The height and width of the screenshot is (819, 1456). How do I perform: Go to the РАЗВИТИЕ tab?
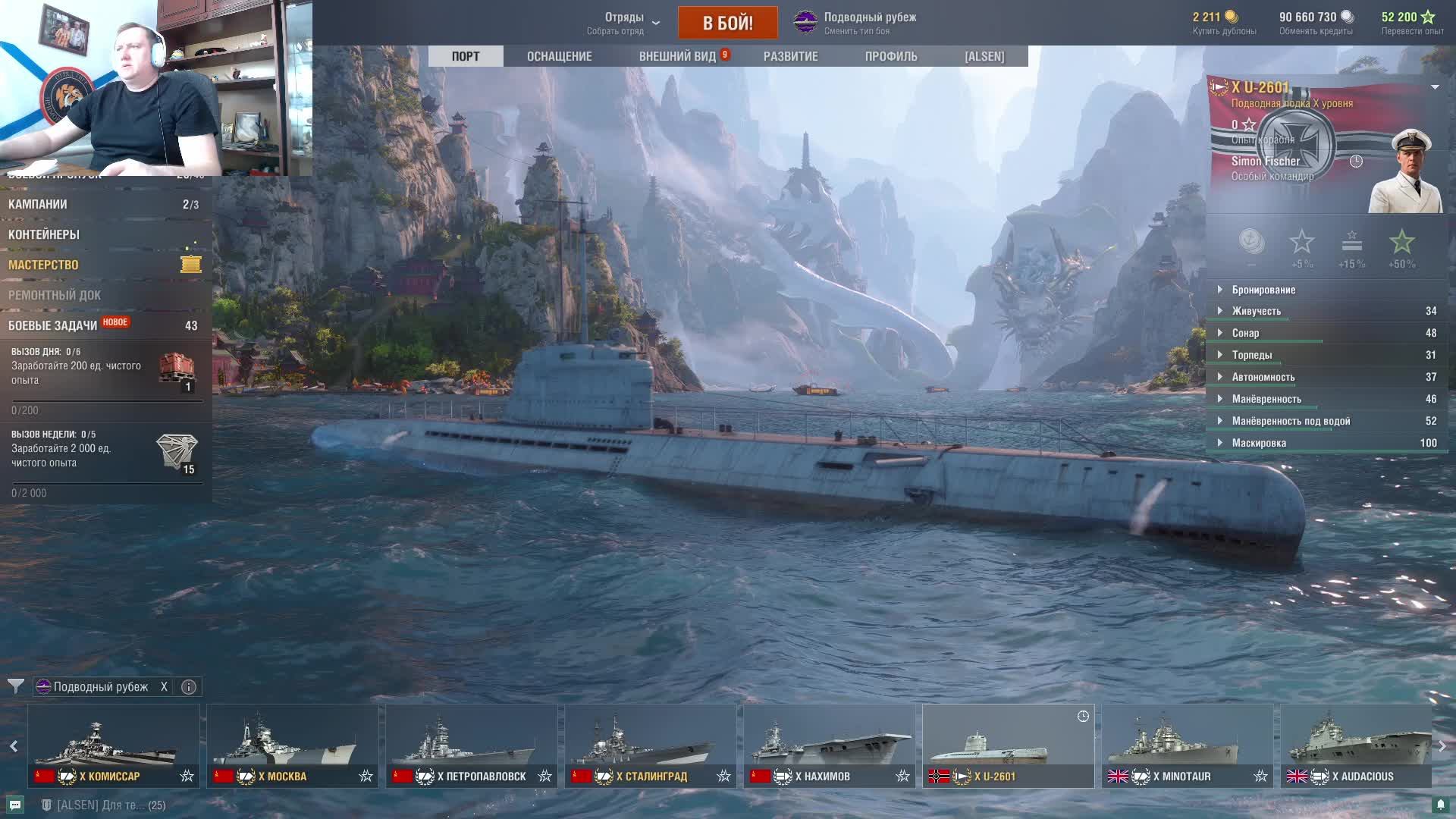tap(790, 56)
